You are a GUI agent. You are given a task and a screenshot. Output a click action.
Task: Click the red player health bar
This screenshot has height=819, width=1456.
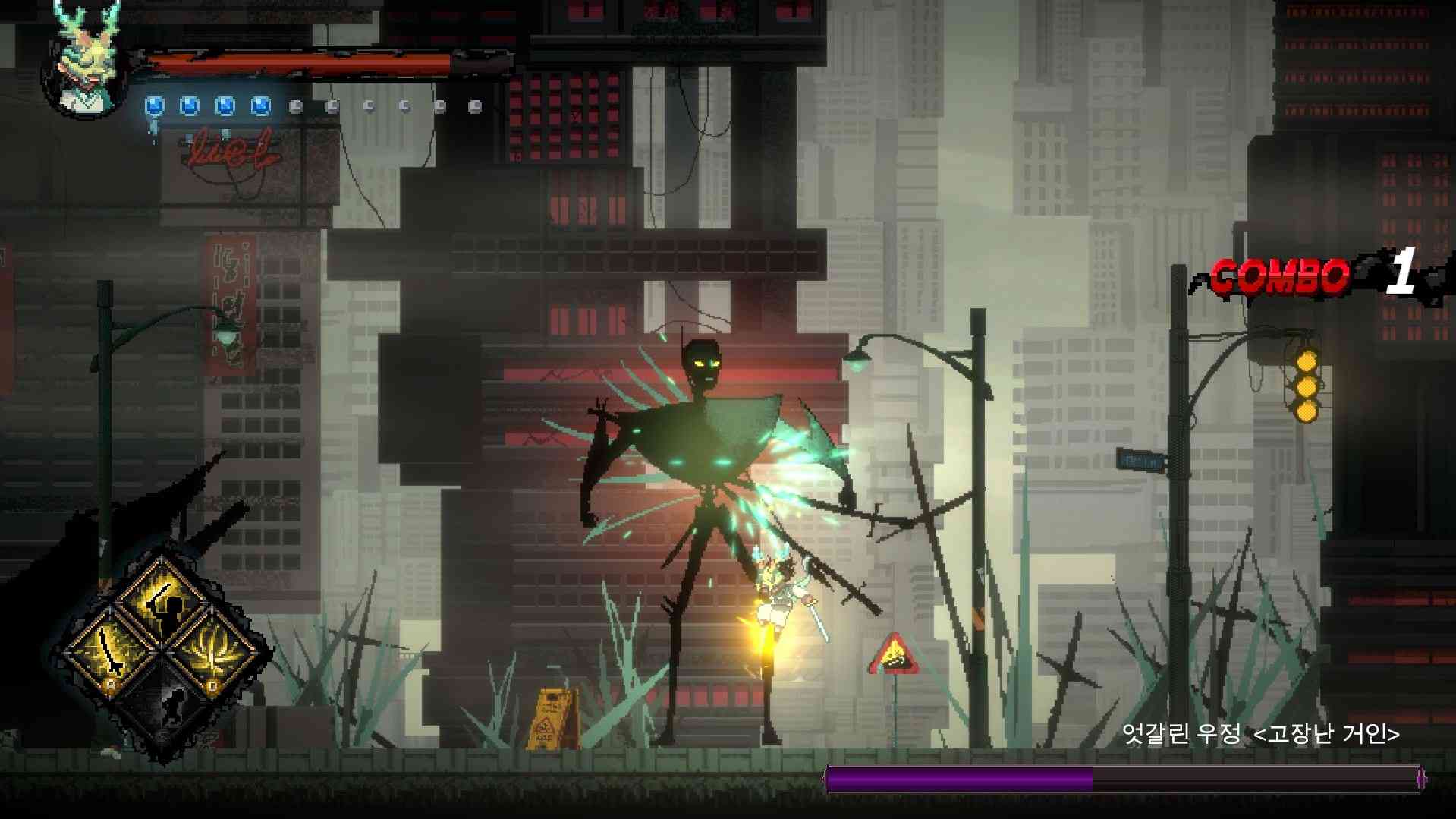coord(296,62)
